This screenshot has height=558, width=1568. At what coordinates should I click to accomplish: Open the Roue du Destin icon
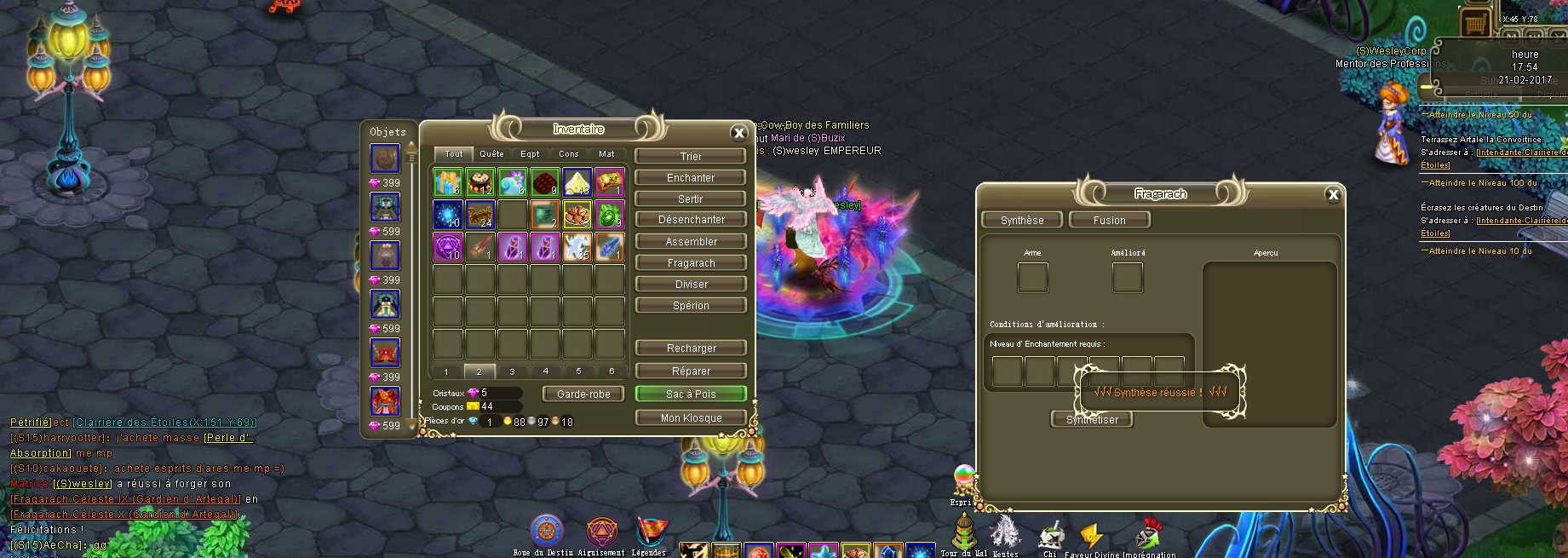pos(546,532)
